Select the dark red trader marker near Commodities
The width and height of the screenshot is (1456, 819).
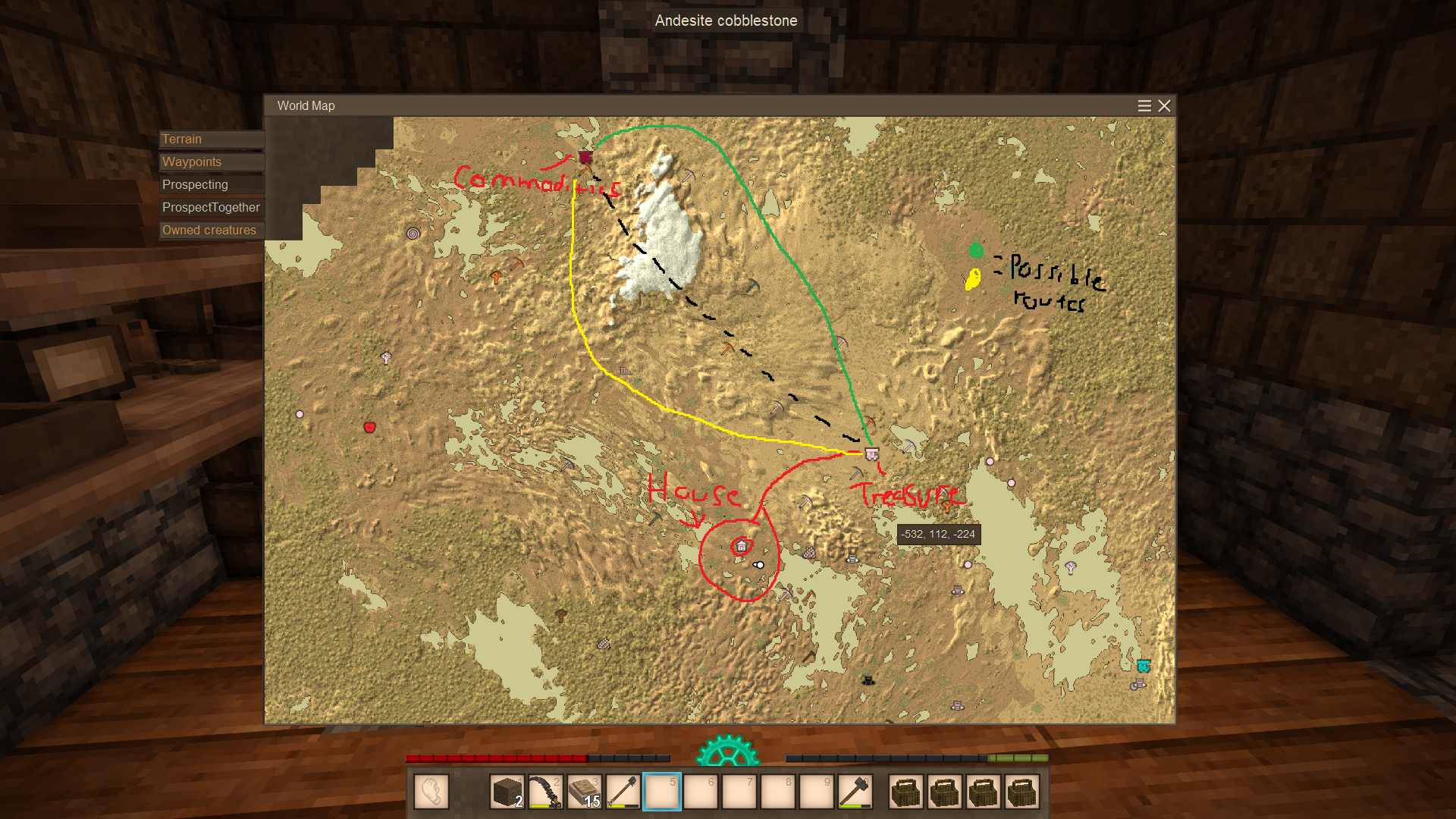[x=585, y=158]
